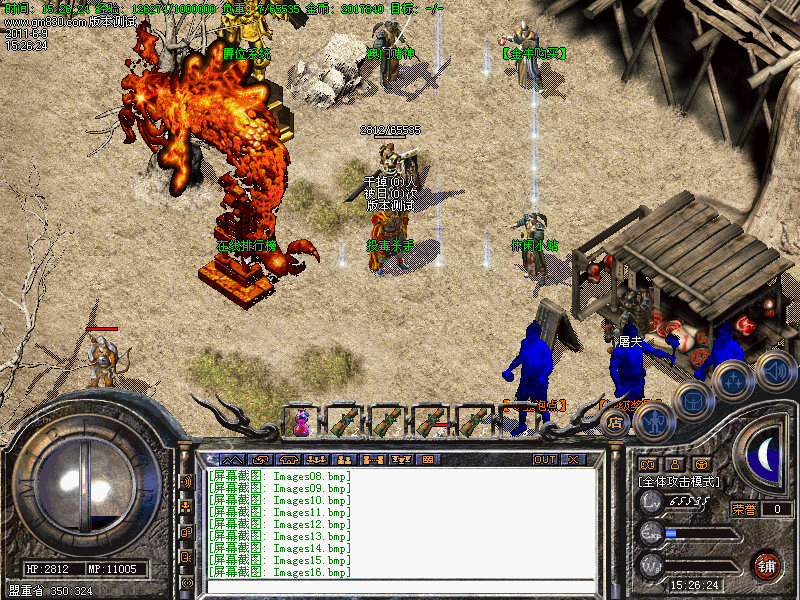Open the round 店 shop button
The image size is (800, 600).
616,422
